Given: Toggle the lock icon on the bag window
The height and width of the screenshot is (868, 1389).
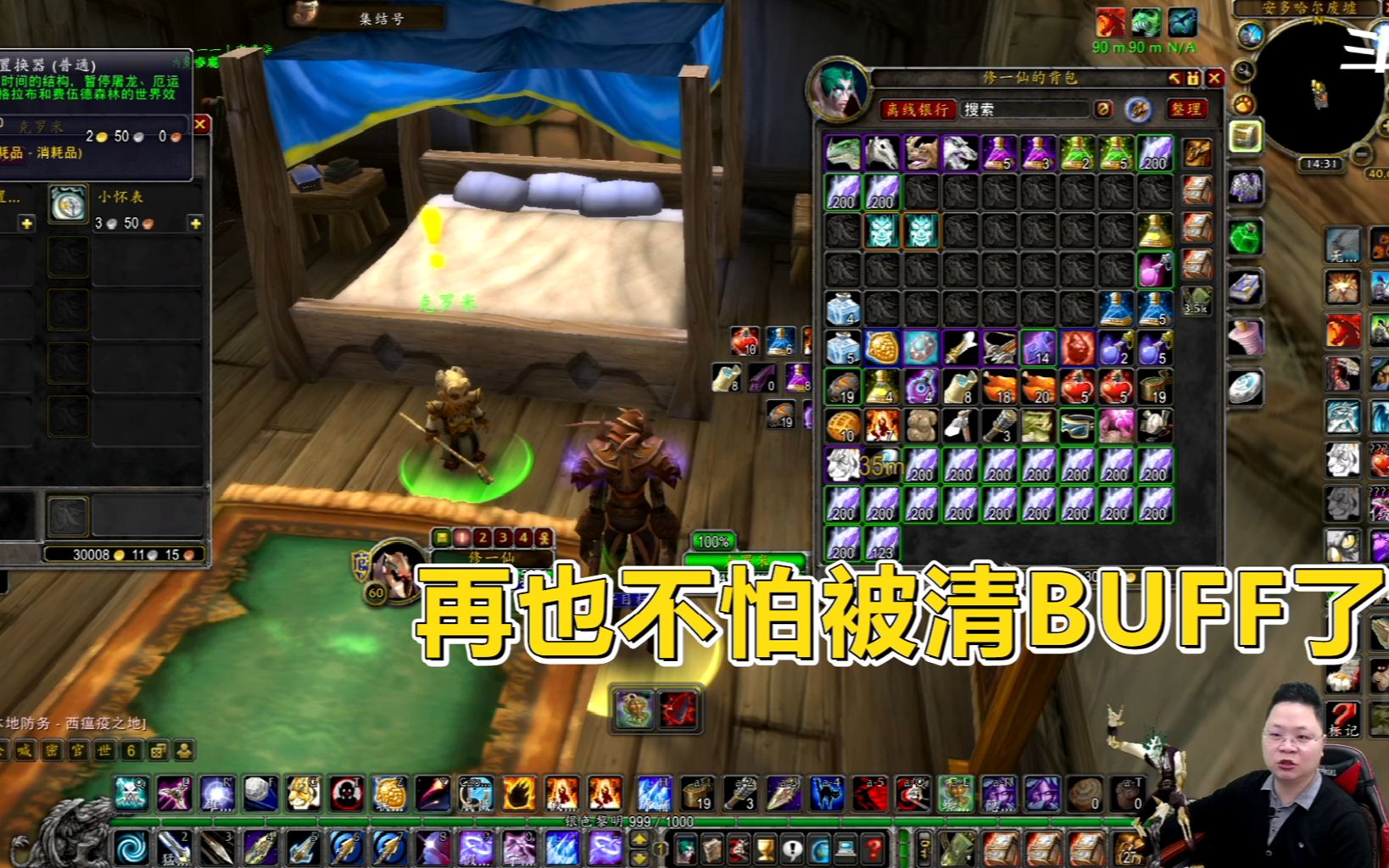Looking at the screenshot, I should [1192, 78].
